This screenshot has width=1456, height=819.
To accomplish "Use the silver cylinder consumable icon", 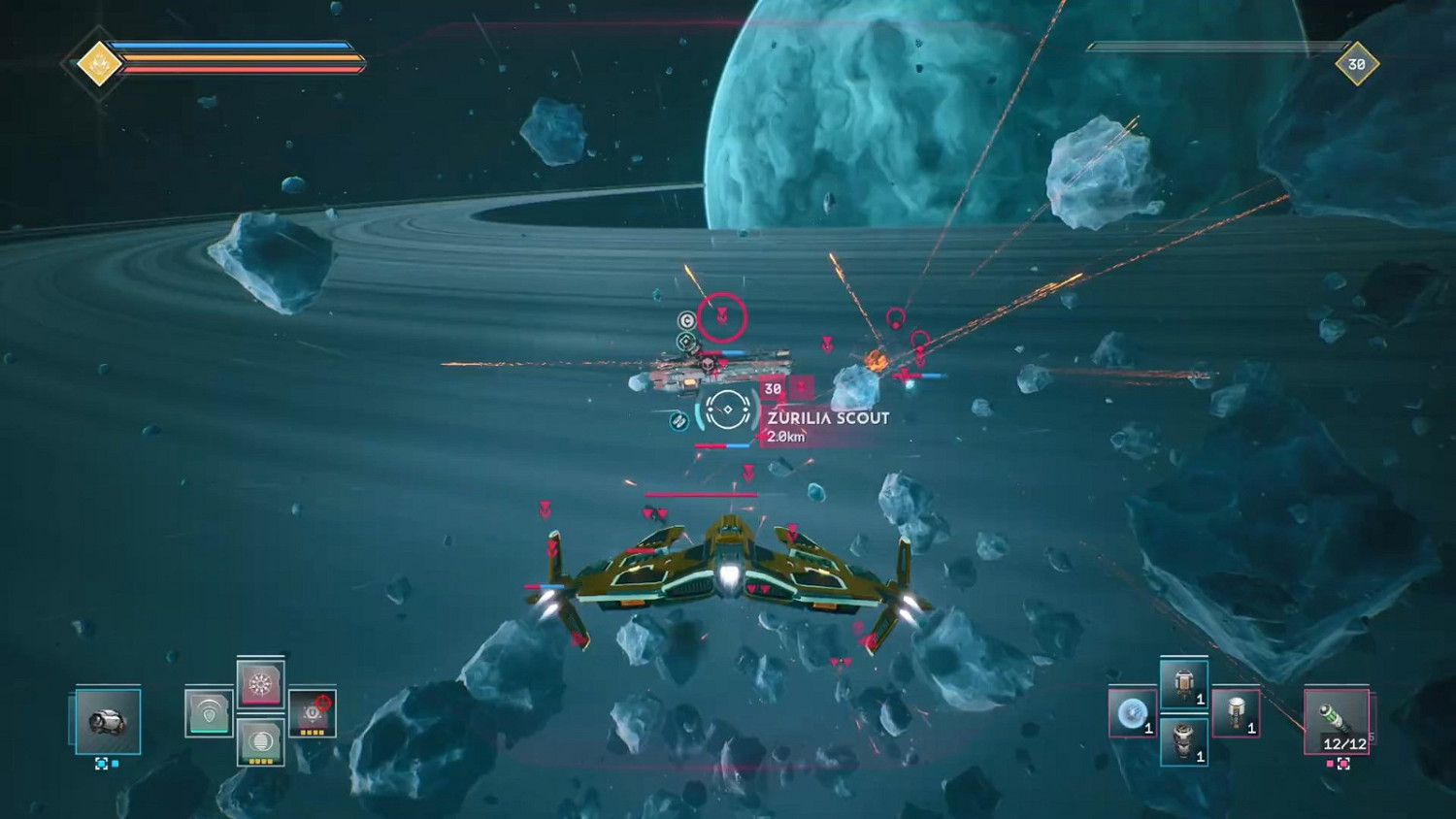I will [1184, 740].
